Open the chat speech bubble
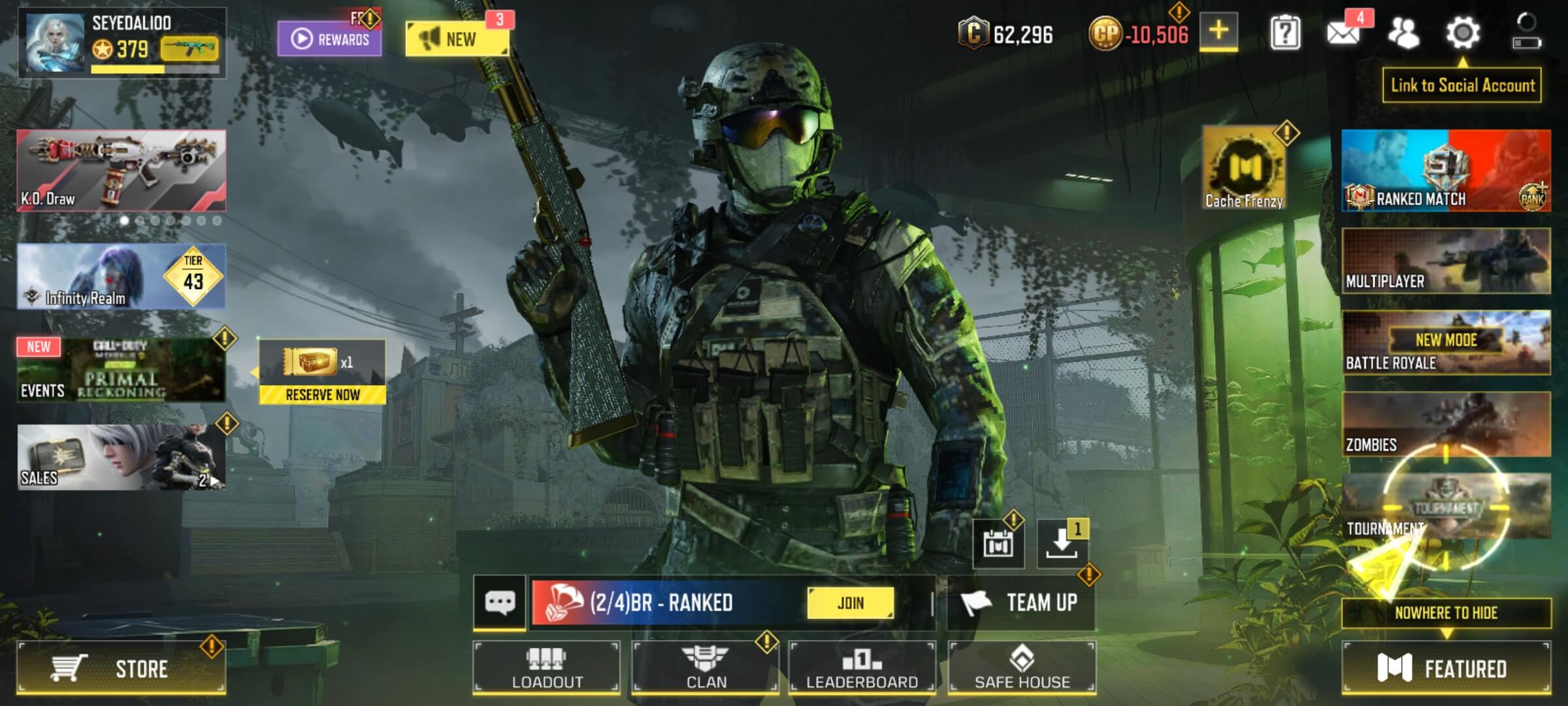 [x=500, y=603]
